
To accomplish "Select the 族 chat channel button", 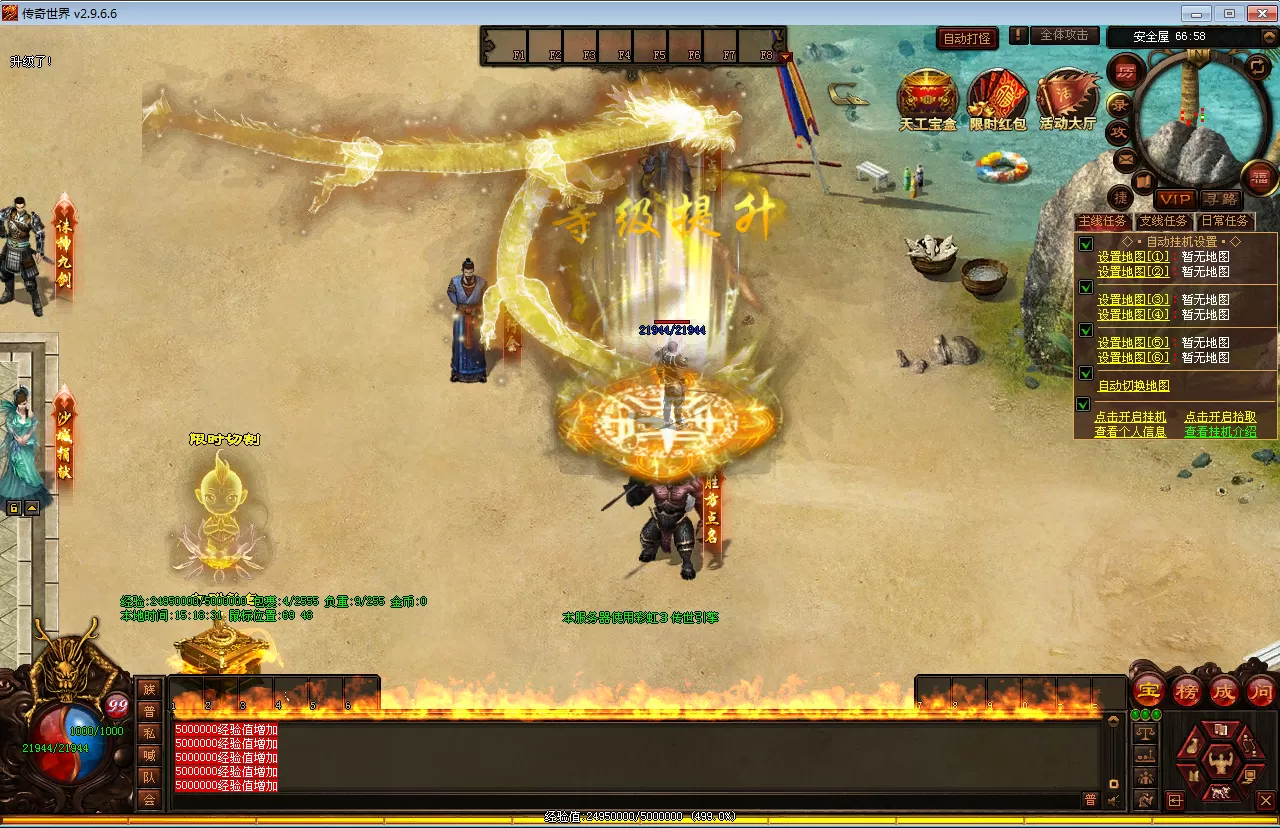I will coord(149,689).
